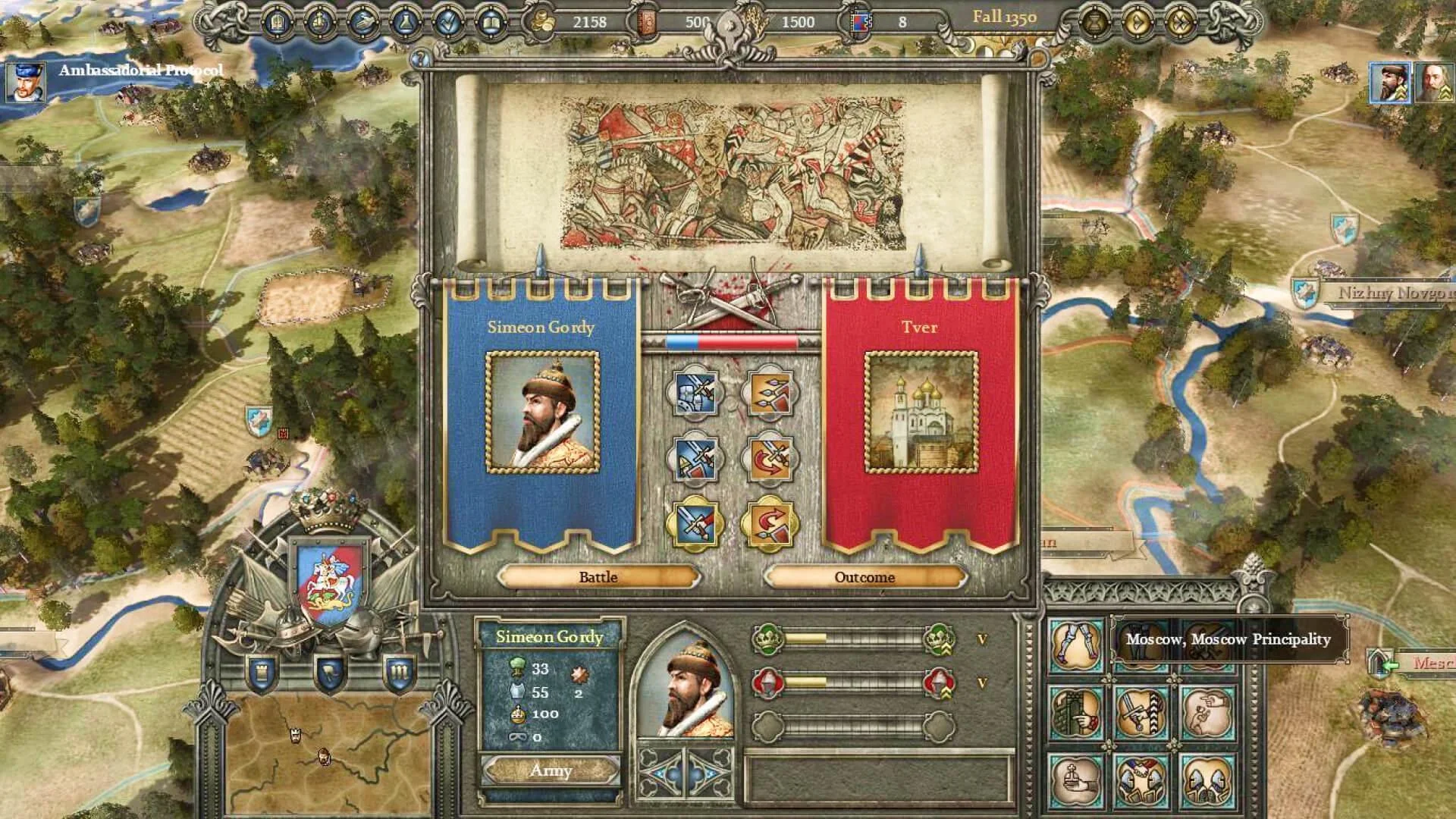The width and height of the screenshot is (1456, 819).
Task: Expand the v dropdown beside the red helmet bar
Action: 983,682
